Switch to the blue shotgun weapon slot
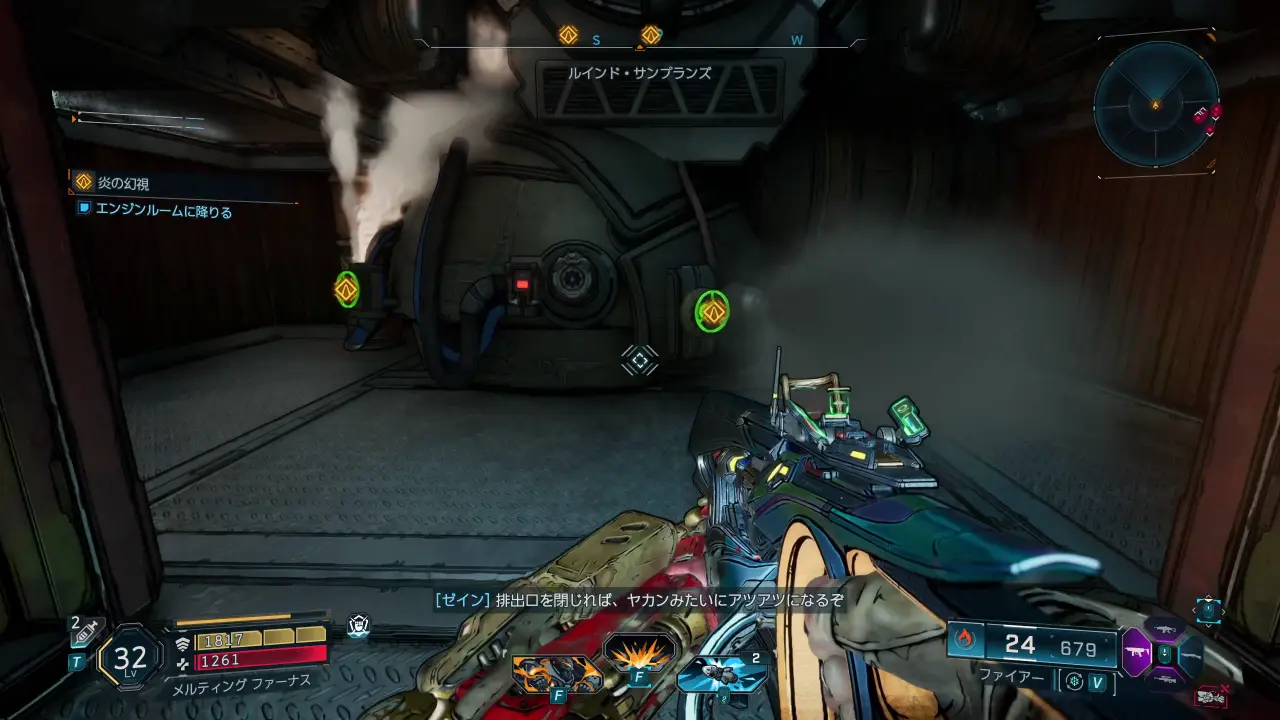The width and height of the screenshot is (1280, 720). pos(1191,656)
